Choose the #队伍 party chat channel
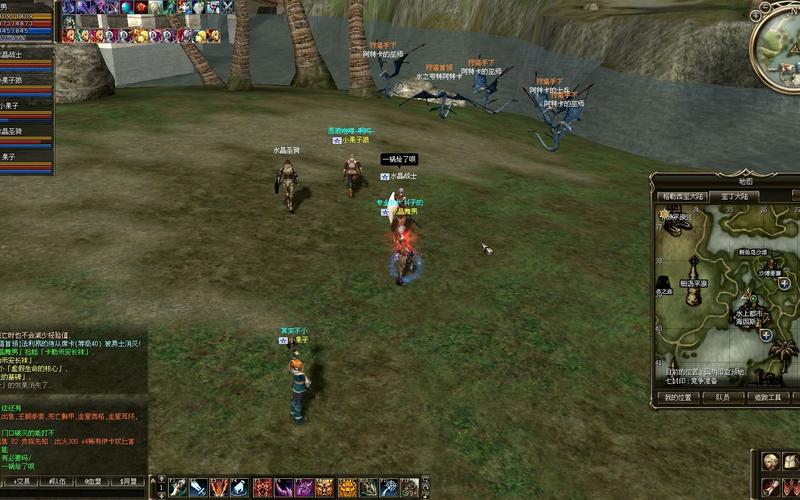Viewport: 800px width, 500px height. pos(56,481)
